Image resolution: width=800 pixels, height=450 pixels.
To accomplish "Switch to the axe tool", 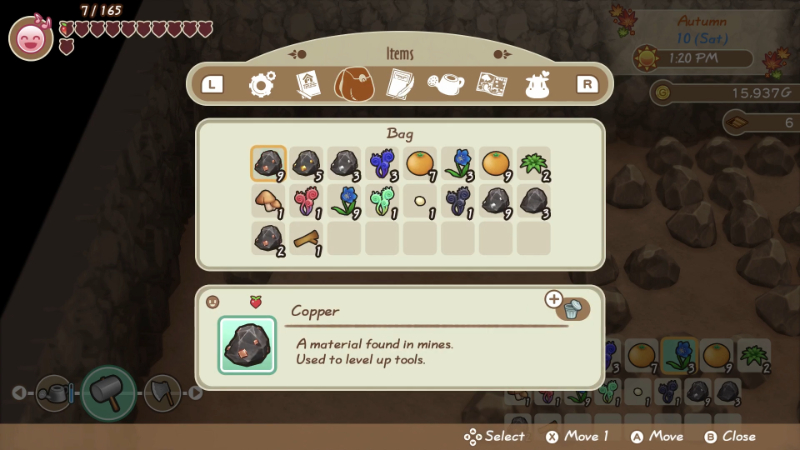I will pos(161,392).
